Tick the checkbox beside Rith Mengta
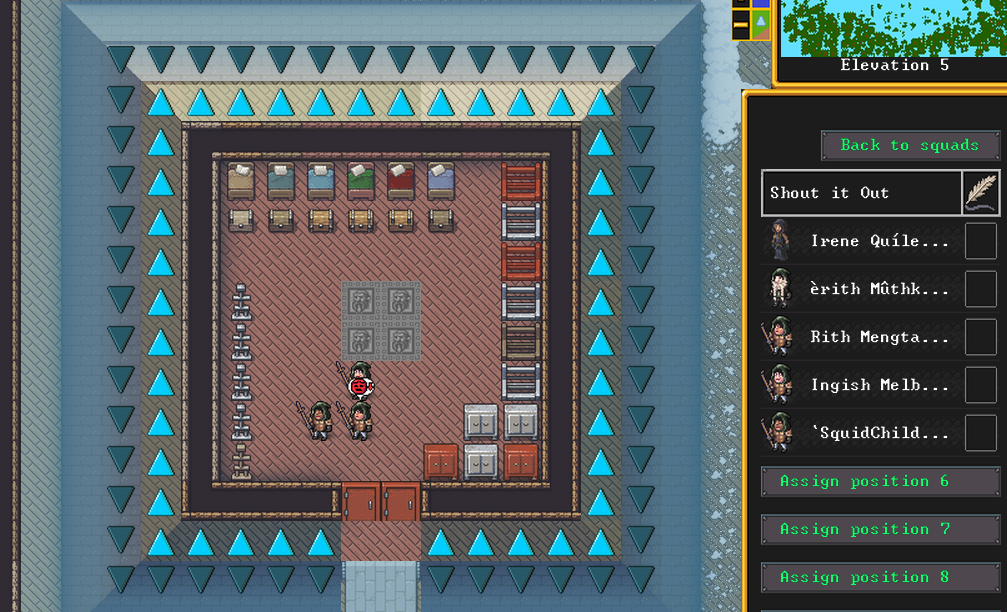The image size is (1007, 612). (980, 337)
